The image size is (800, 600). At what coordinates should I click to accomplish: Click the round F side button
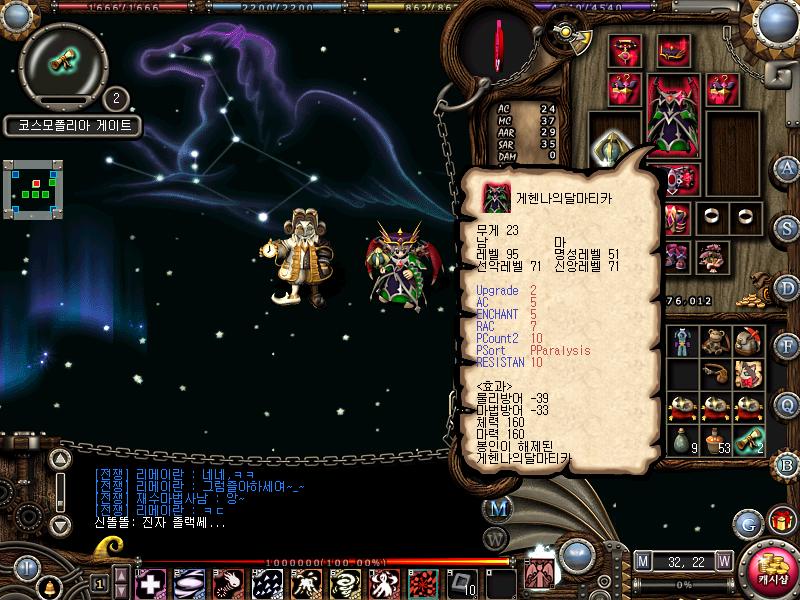pyautogui.click(x=787, y=348)
